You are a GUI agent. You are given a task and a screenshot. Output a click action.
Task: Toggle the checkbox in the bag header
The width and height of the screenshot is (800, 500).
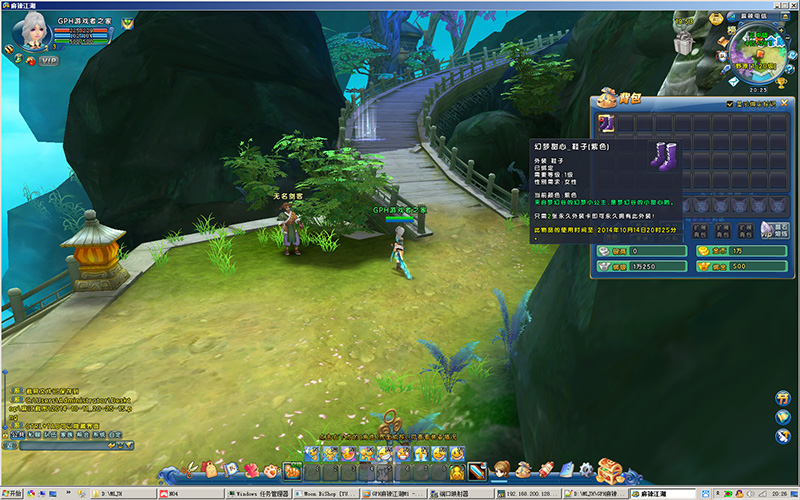click(x=730, y=103)
